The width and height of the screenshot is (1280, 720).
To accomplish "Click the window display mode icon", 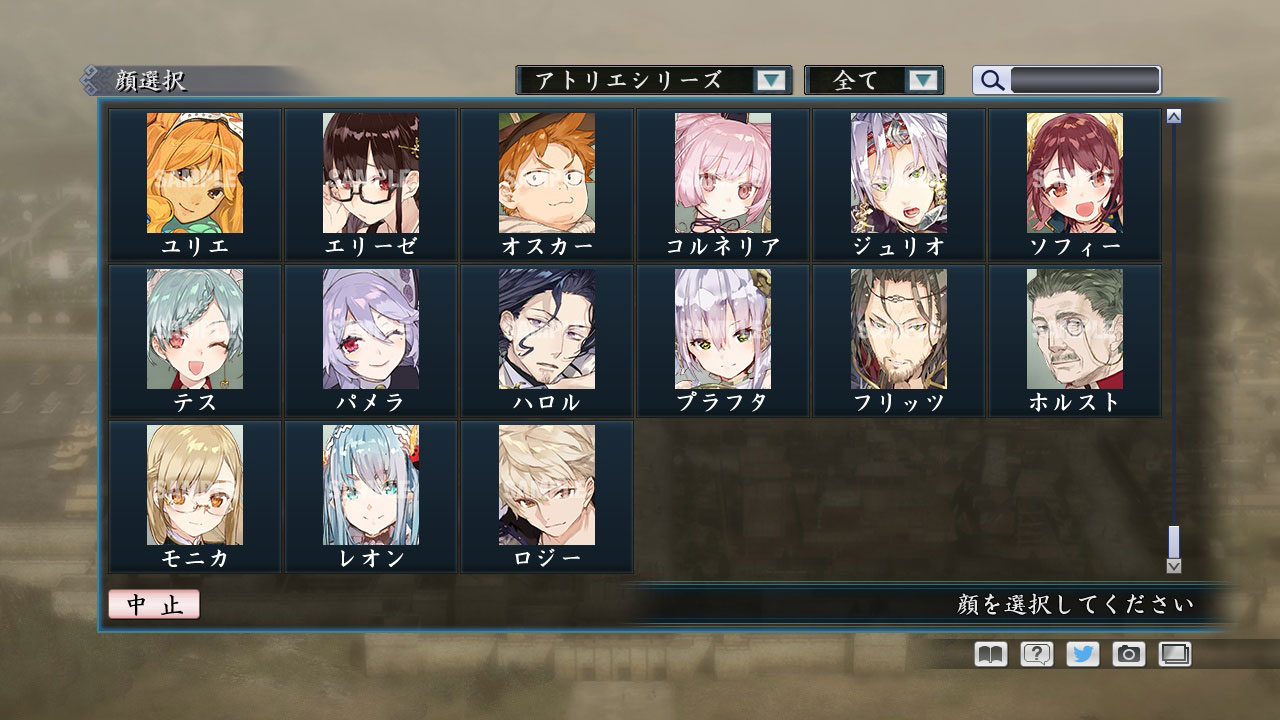I will tap(1173, 654).
